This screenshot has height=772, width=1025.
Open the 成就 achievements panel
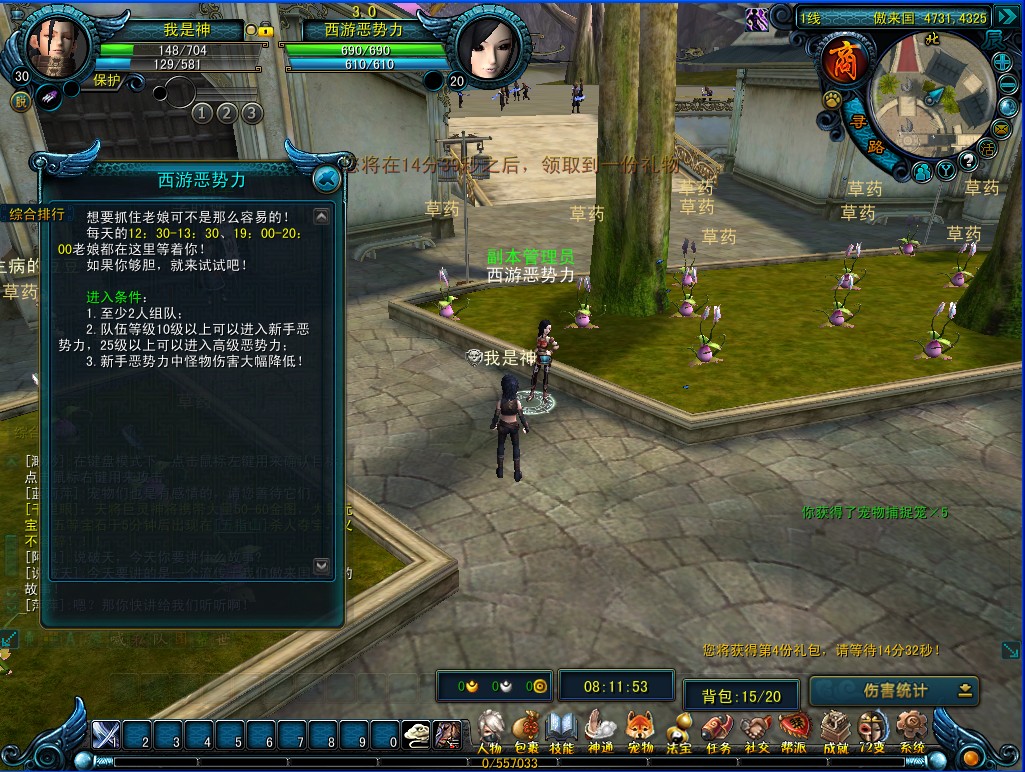(x=835, y=730)
